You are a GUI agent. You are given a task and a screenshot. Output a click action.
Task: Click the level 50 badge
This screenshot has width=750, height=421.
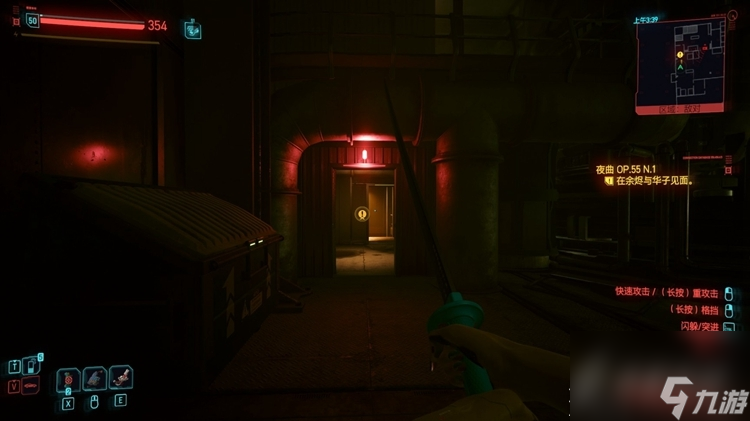[32, 20]
